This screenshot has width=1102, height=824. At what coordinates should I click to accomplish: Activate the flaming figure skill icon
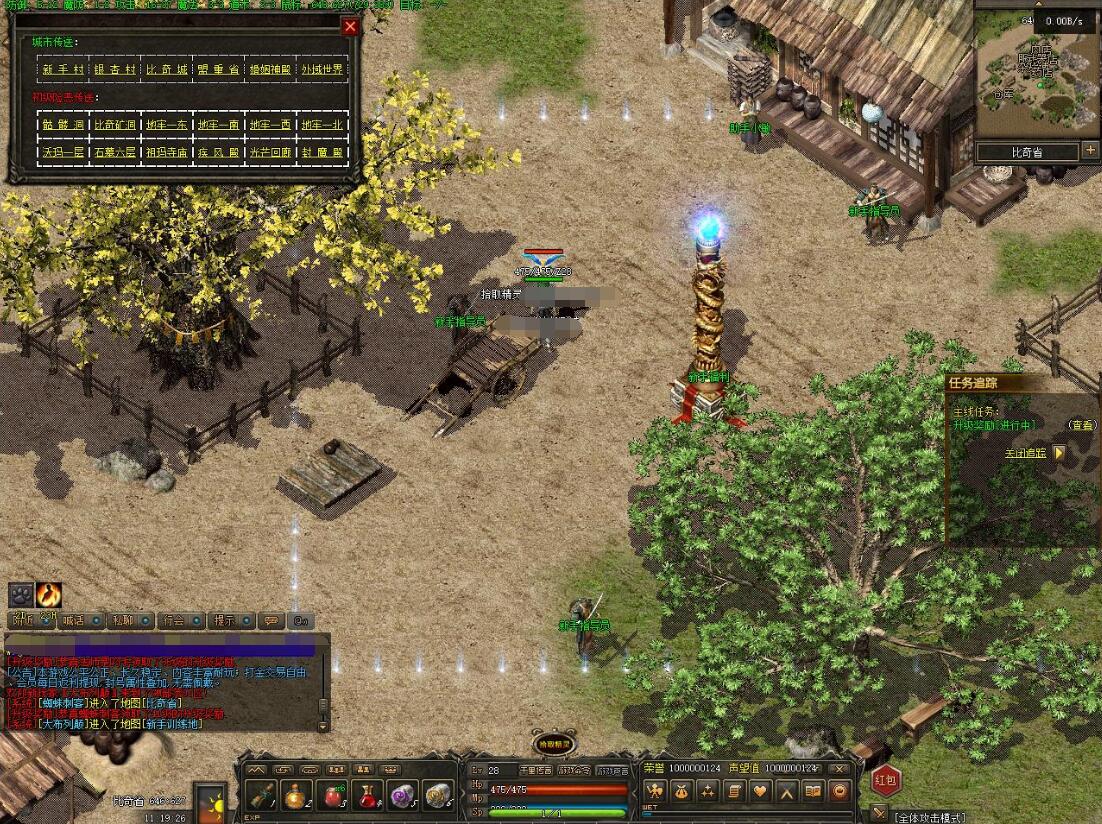pyautogui.click(x=49, y=595)
